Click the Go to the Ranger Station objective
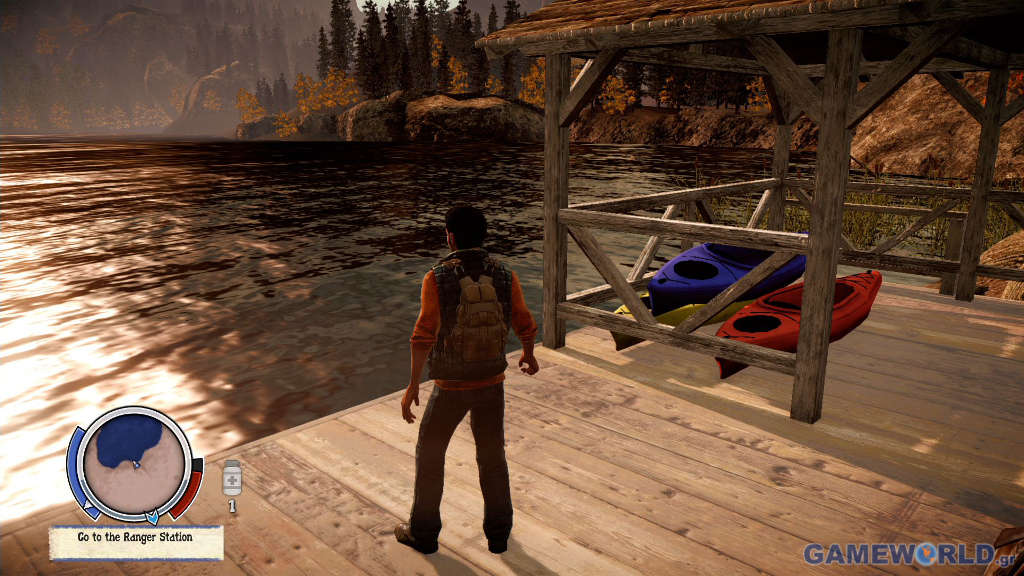 pyautogui.click(x=135, y=537)
